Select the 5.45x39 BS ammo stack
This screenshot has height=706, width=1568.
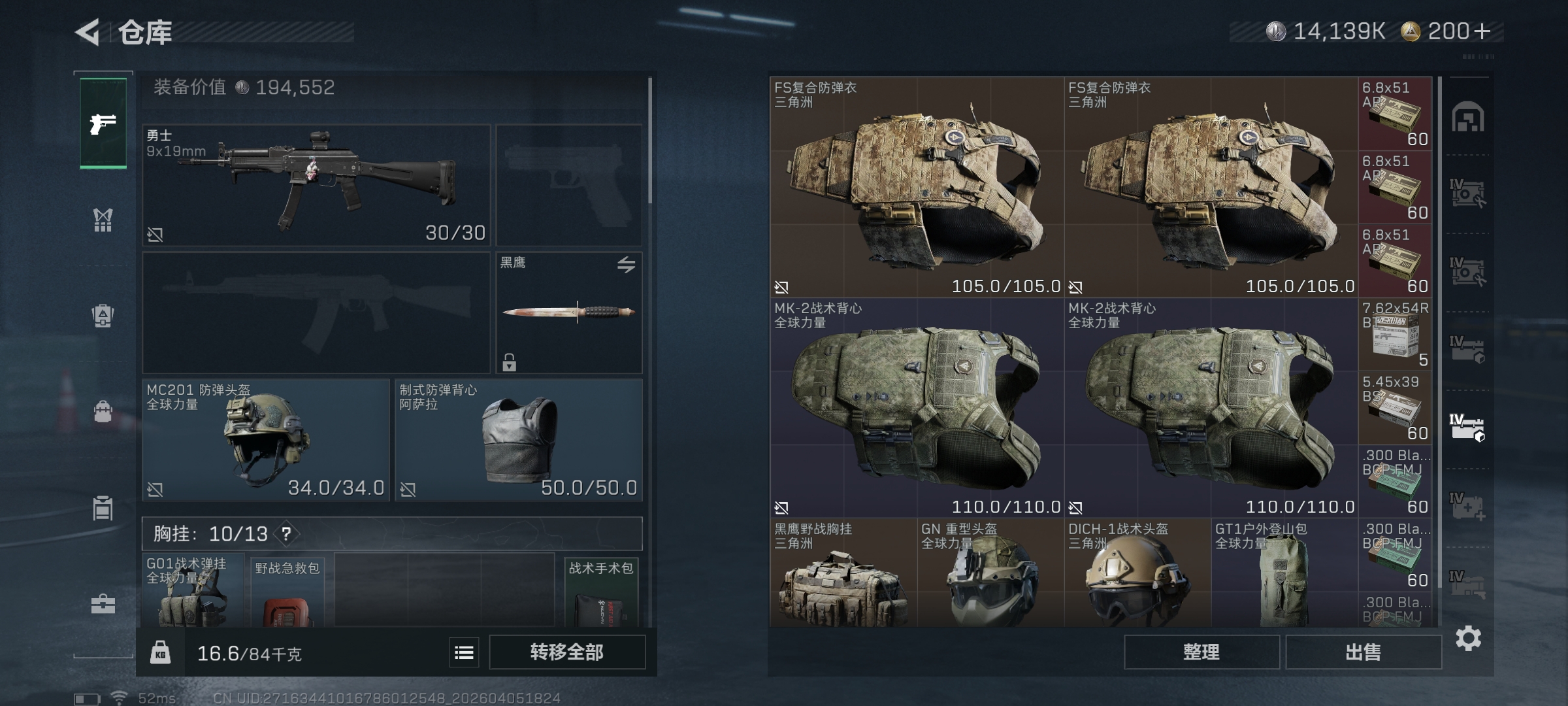pos(1395,408)
